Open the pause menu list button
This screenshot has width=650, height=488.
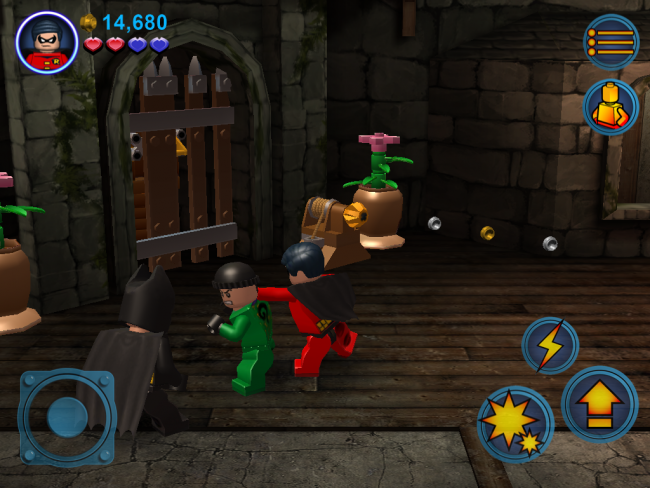point(610,42)
